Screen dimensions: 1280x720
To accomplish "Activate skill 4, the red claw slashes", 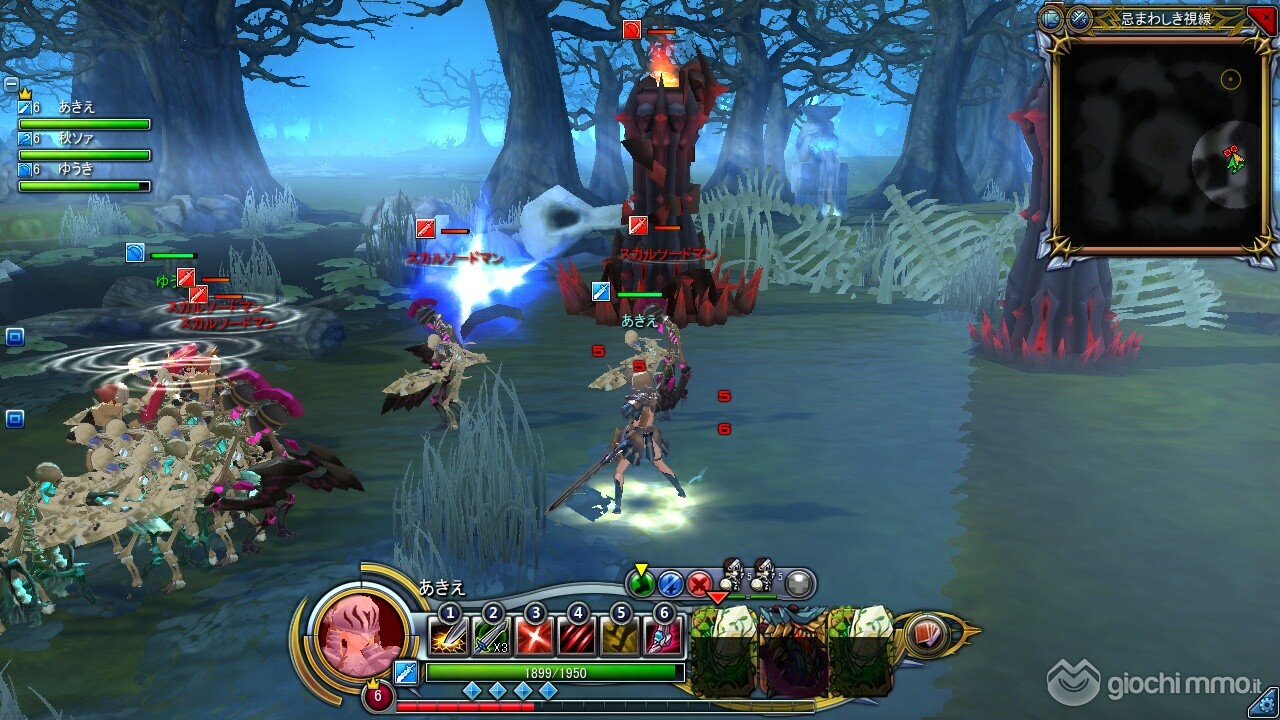I will click(578, 637).
